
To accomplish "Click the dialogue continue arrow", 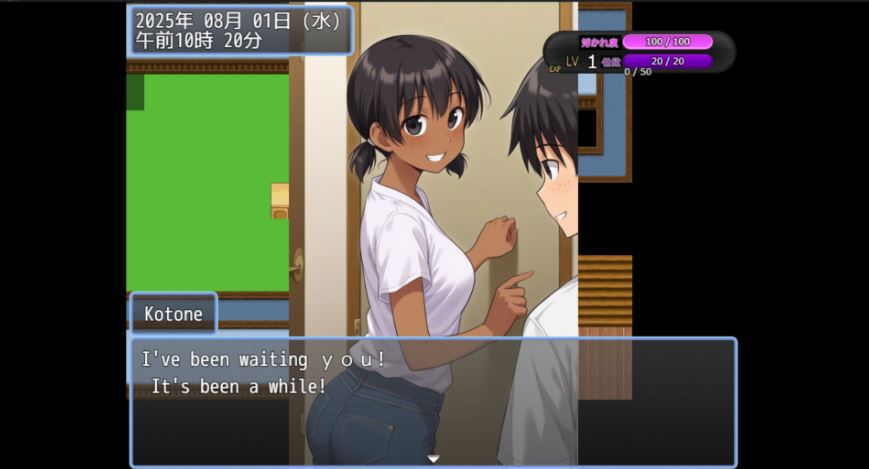I will pos(433,458).
